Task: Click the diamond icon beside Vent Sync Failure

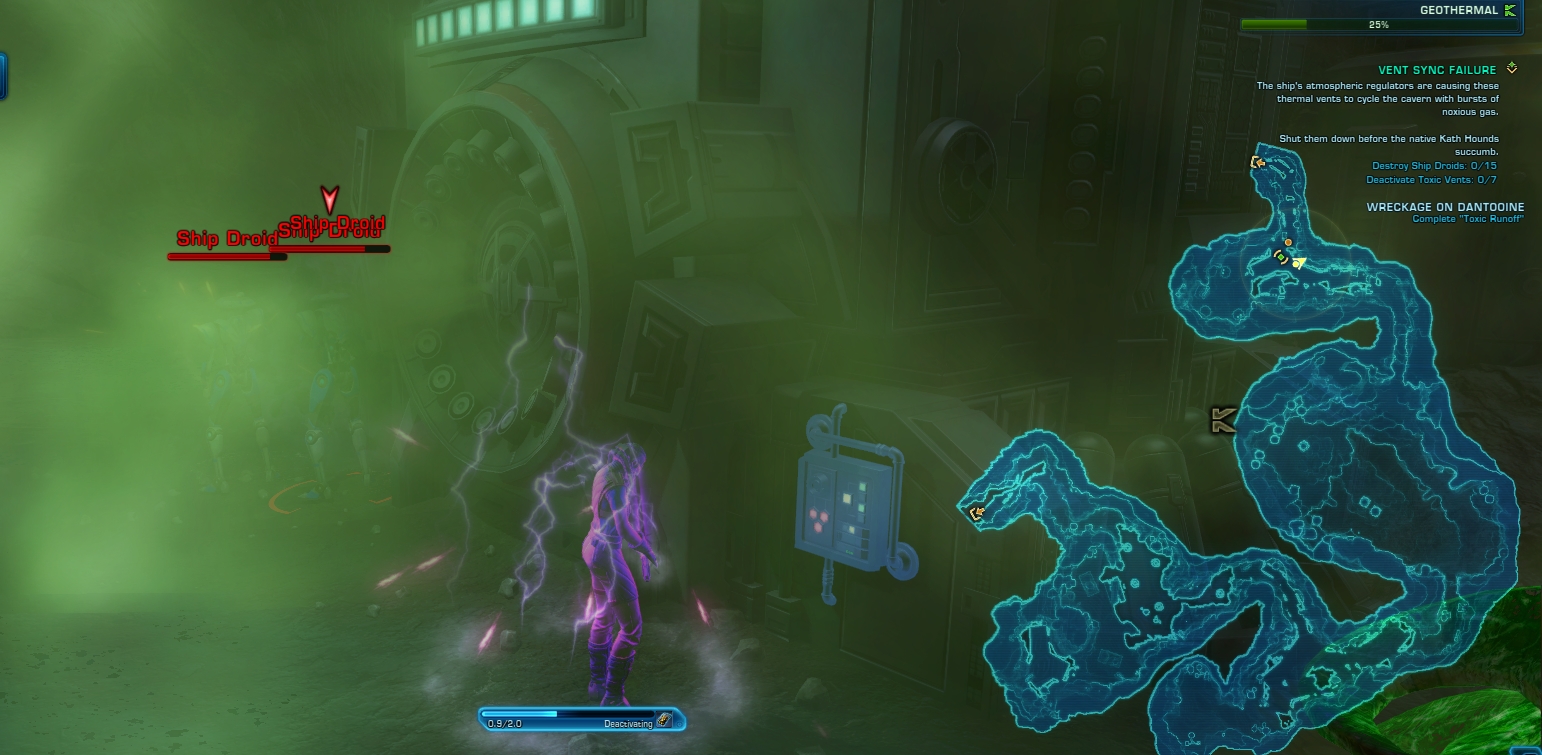Action: 1512,69
